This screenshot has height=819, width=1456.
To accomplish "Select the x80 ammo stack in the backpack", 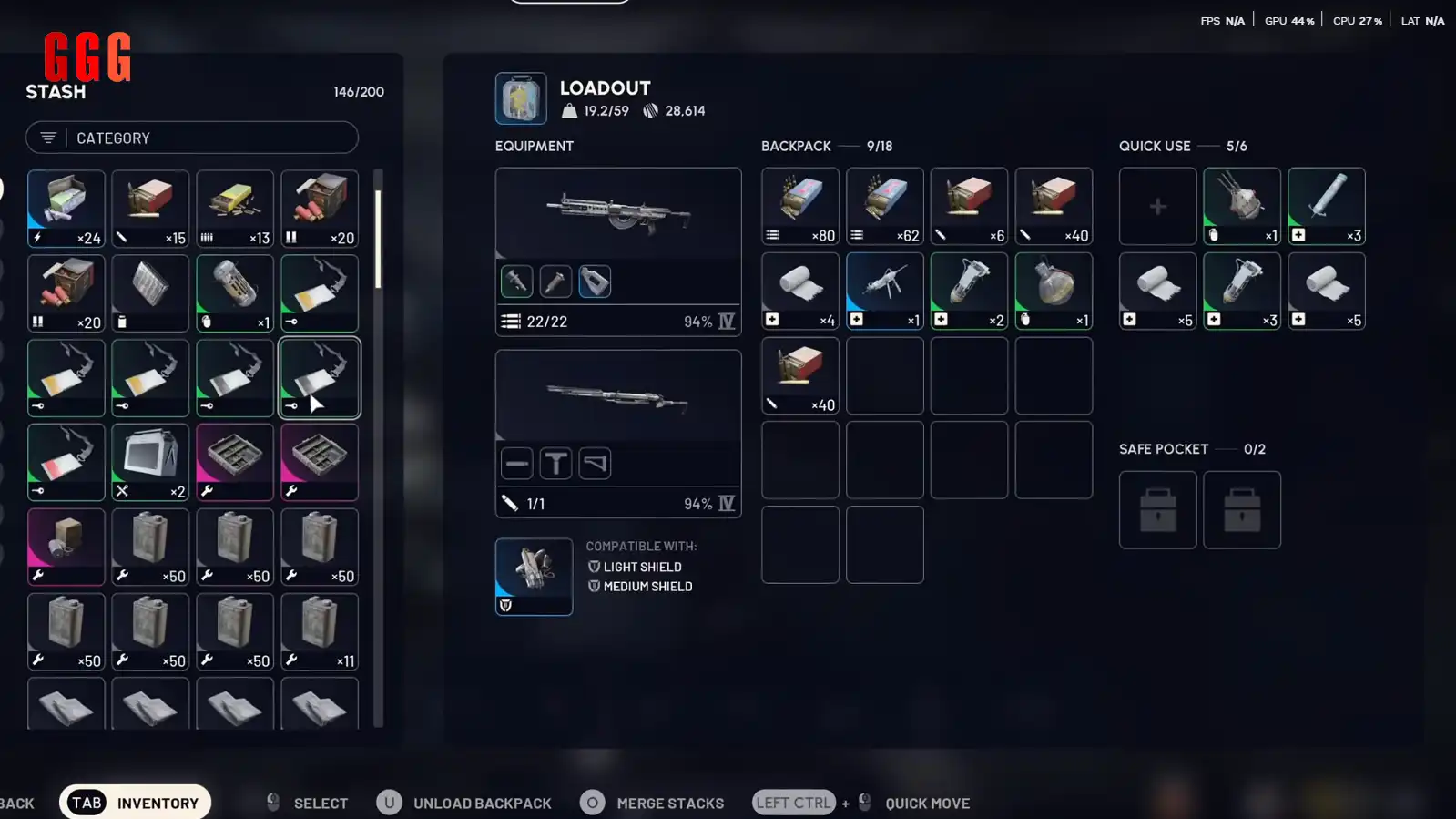I will coord(799,206).
